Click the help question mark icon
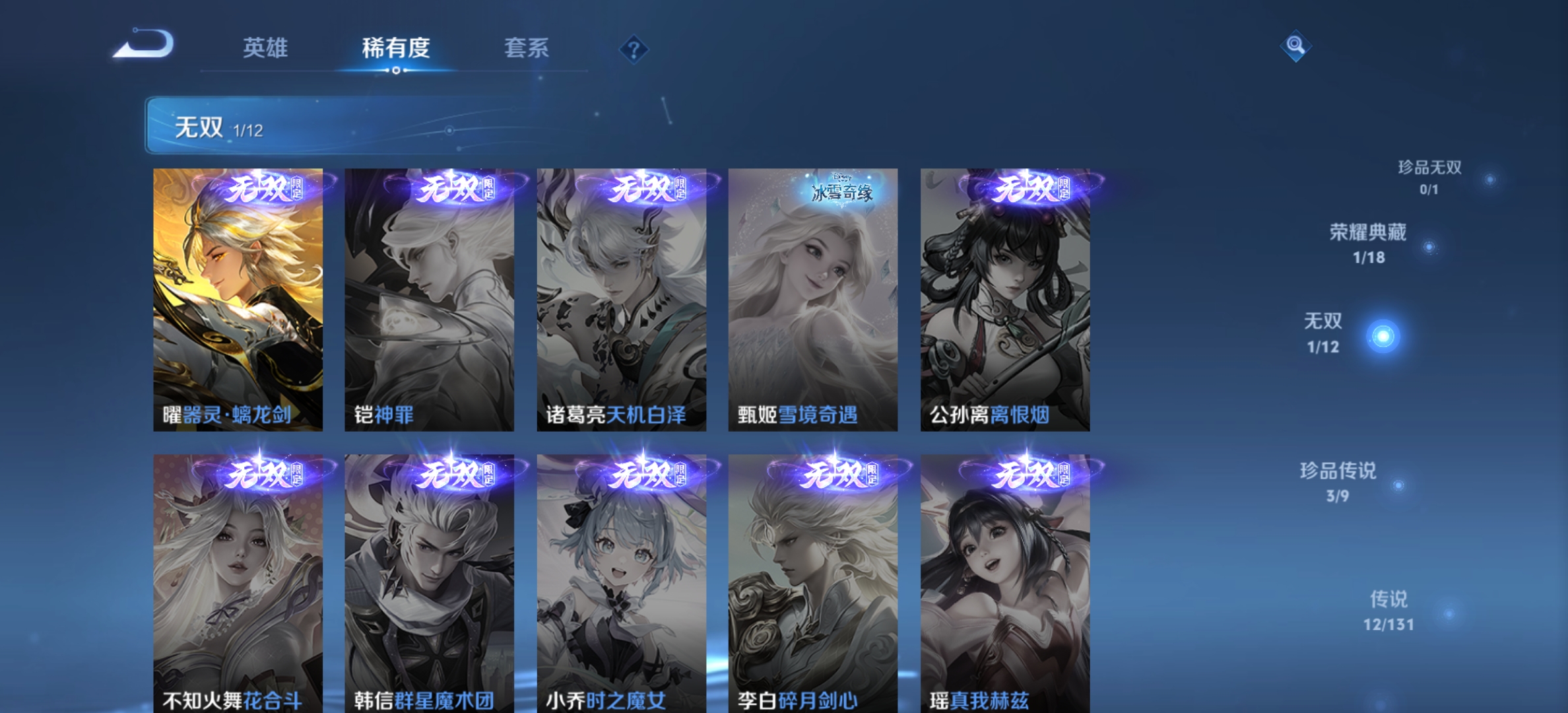The width and height of the screenshot is (1568, 713). point(633,48)
